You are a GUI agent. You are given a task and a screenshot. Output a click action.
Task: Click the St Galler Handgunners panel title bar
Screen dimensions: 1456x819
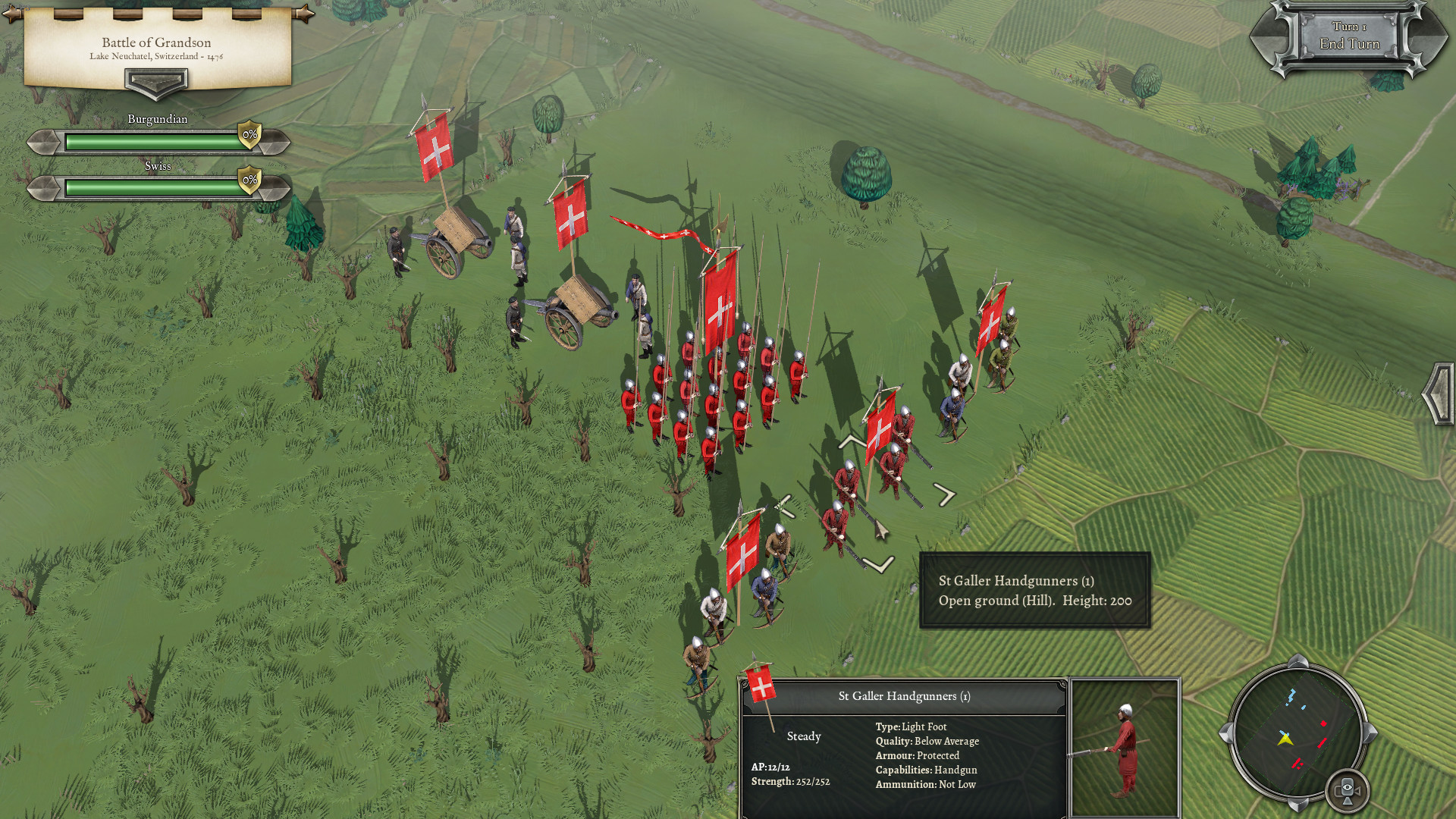tap(905, 695)
